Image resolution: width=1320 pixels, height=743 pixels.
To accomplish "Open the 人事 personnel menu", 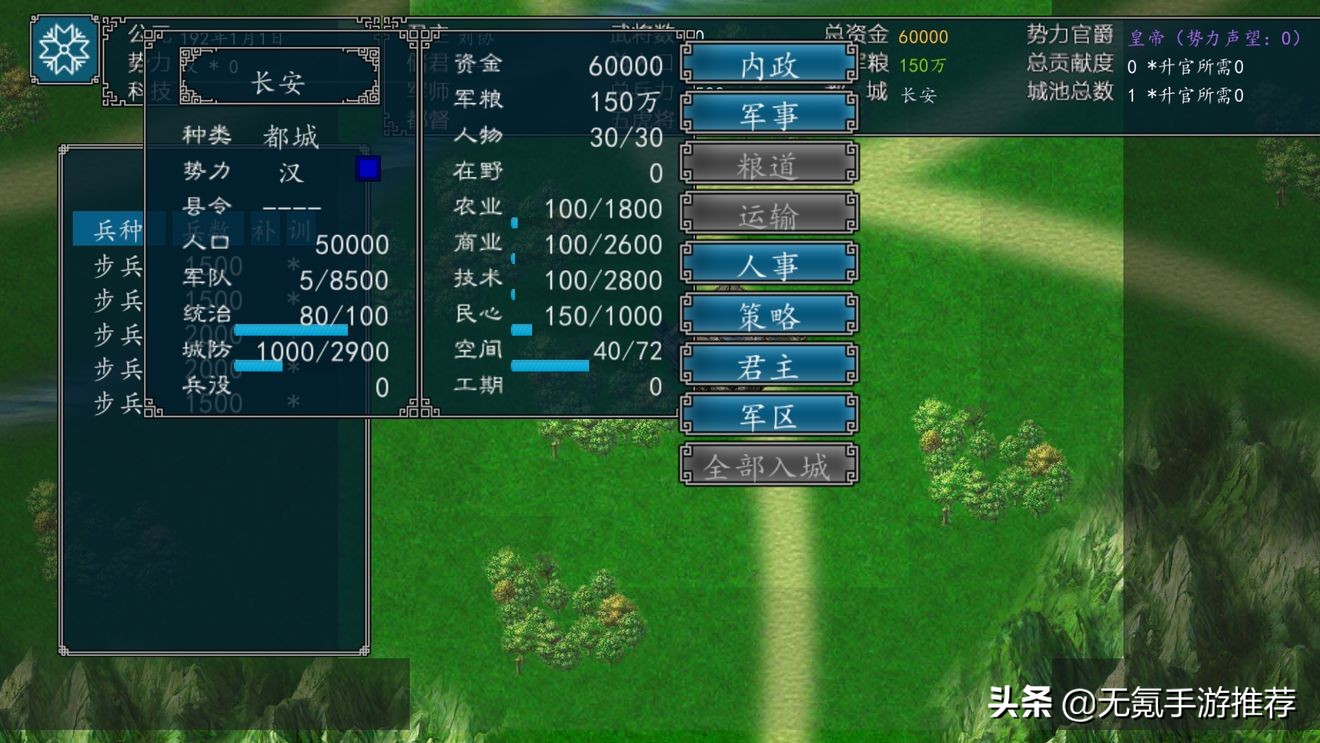I will [x=768, y=266].
